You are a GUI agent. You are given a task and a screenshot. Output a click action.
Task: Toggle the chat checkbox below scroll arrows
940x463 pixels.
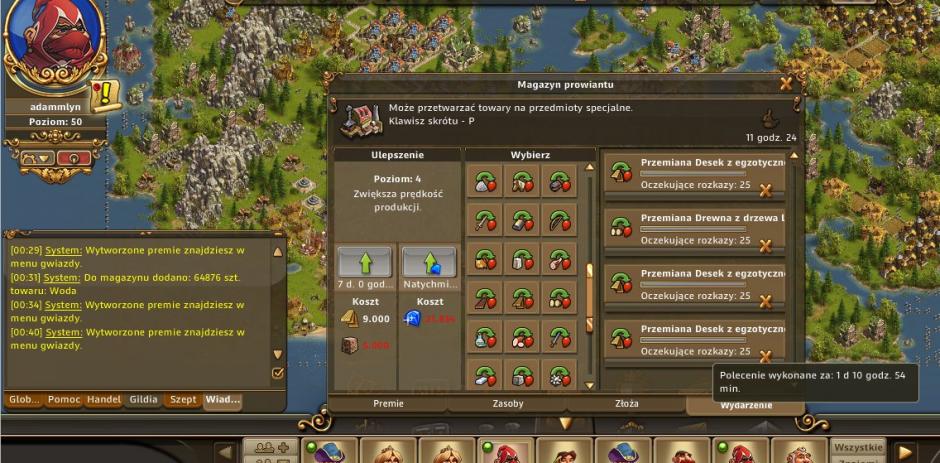pyautogui.click(x=278, y=373)
